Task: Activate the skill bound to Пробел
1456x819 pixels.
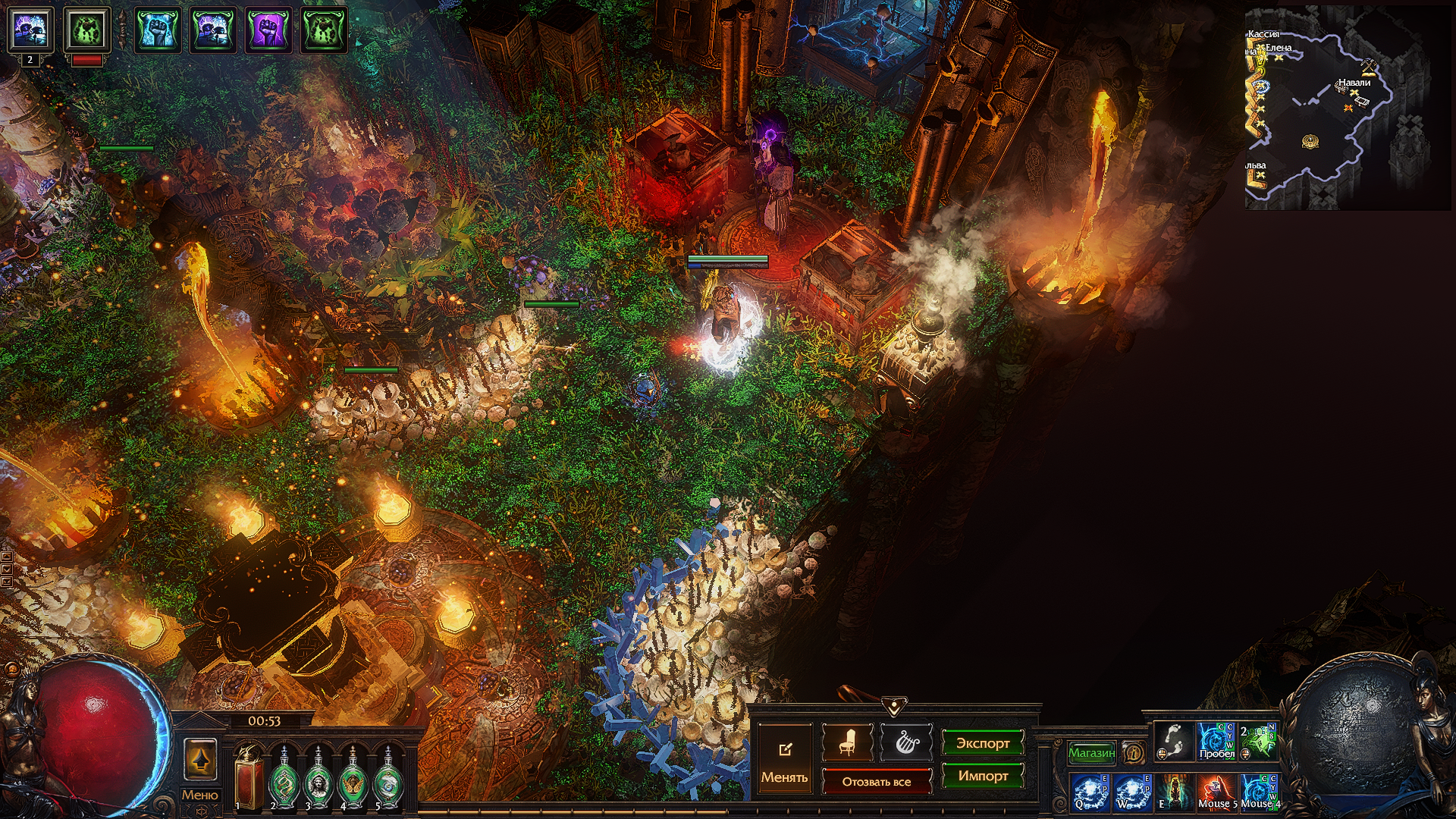Action: [1216, 741]
